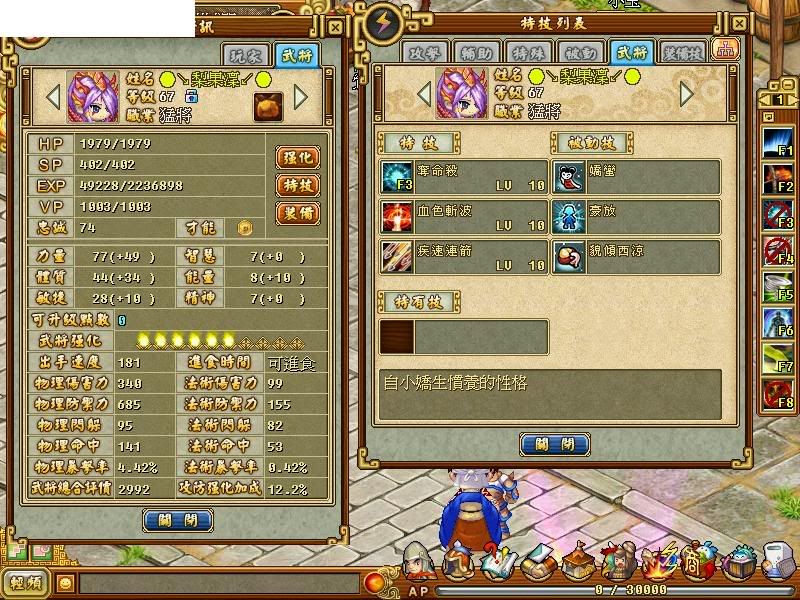
Task: Open the 裝備技 equipment skills tab
Action: [683, 53]
